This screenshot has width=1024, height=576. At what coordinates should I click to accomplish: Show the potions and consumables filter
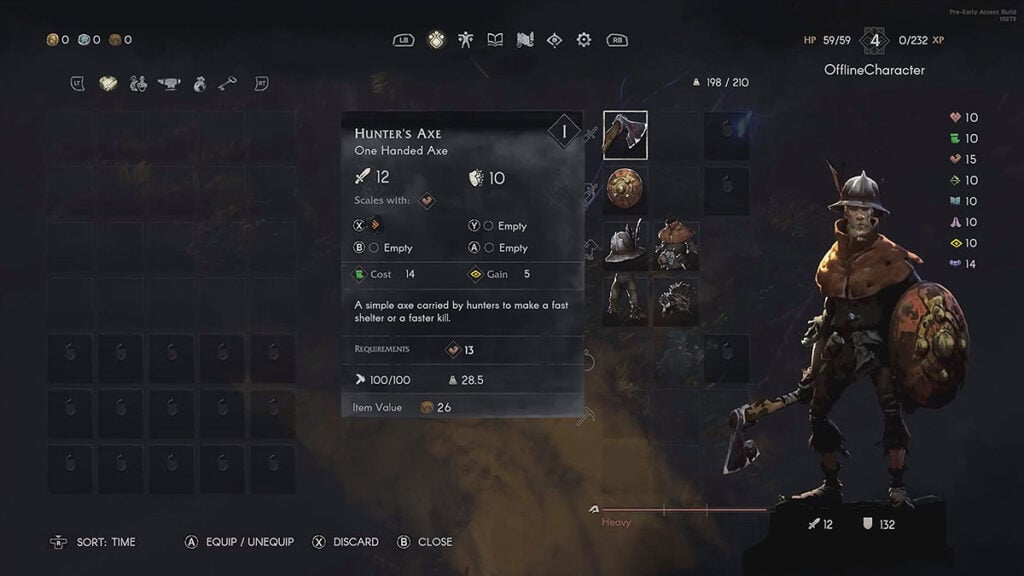139,83
